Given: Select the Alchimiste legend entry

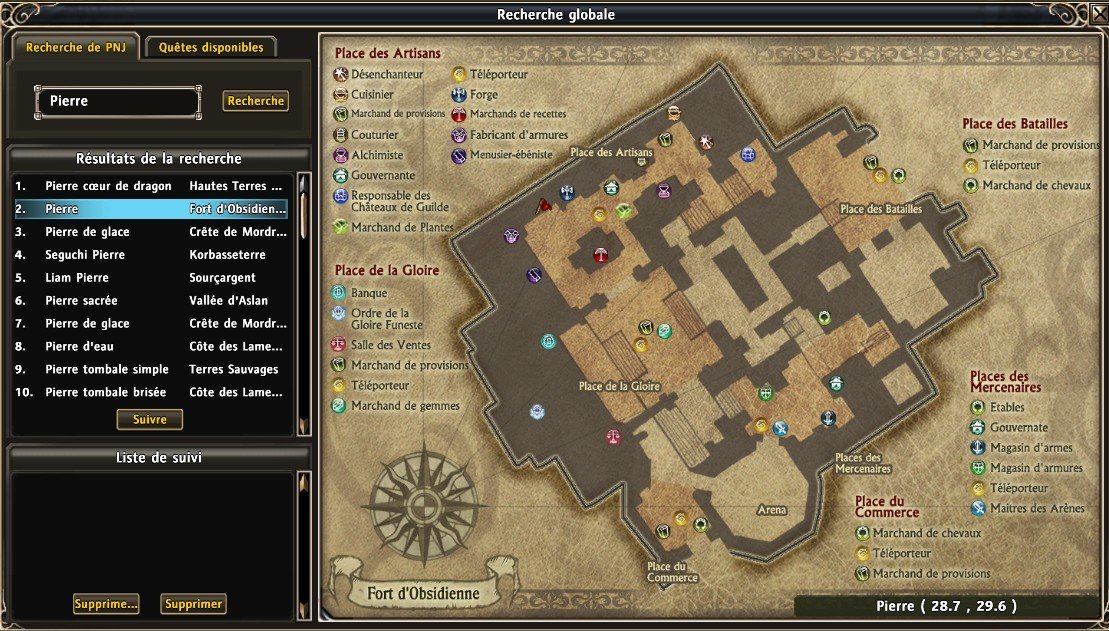Looking at the screenshot, I should pos(377,156).
